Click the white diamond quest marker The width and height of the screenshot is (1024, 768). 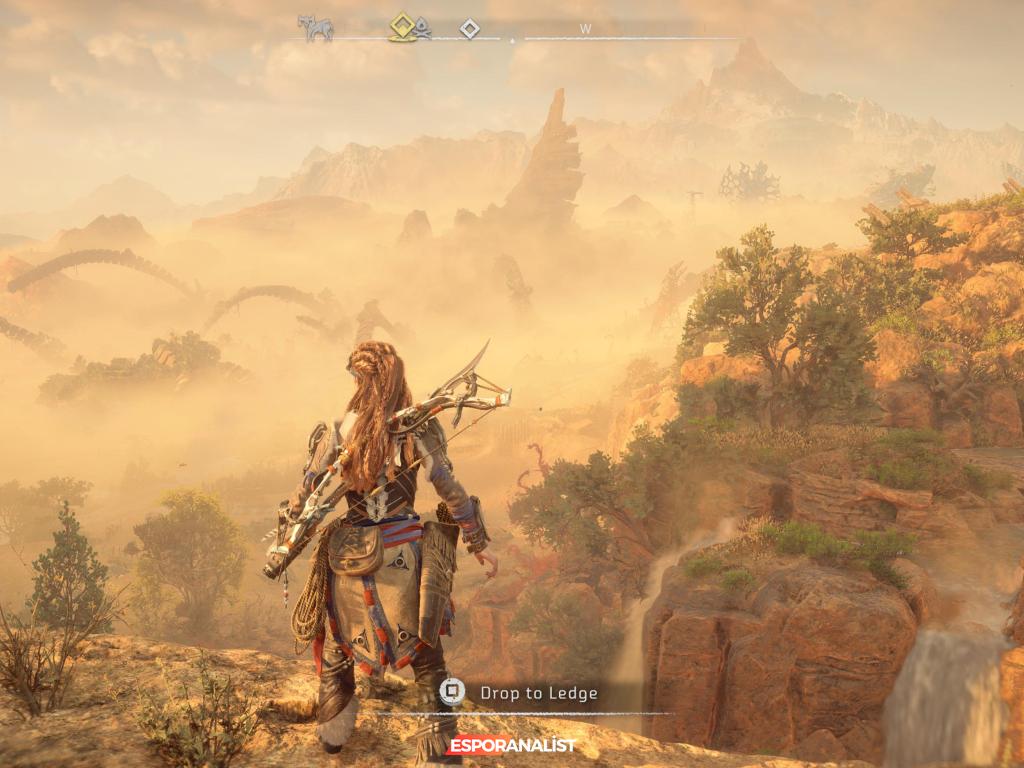[469, 29]
